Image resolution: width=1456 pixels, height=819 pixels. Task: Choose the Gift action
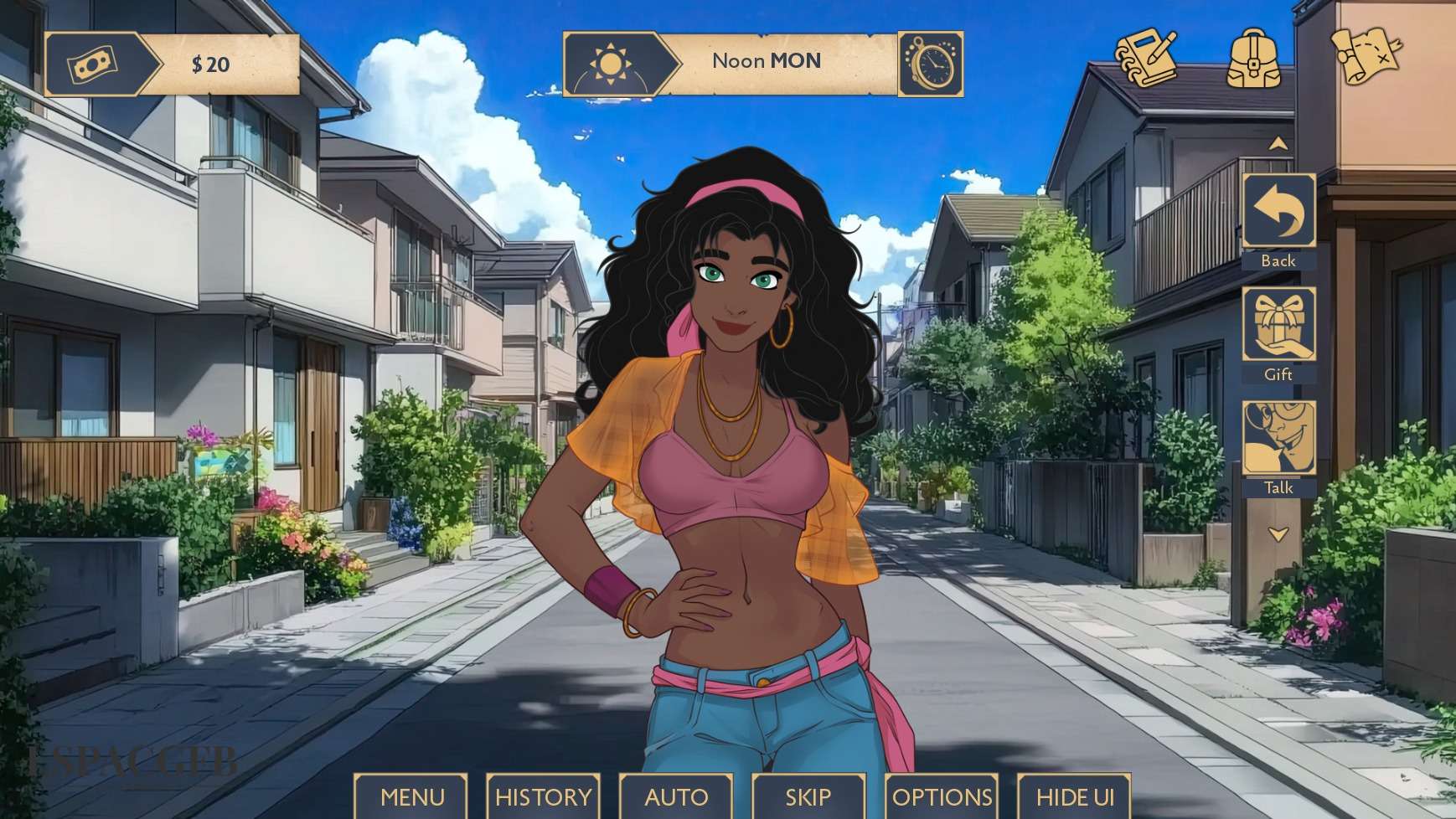tap(1278, 325)
